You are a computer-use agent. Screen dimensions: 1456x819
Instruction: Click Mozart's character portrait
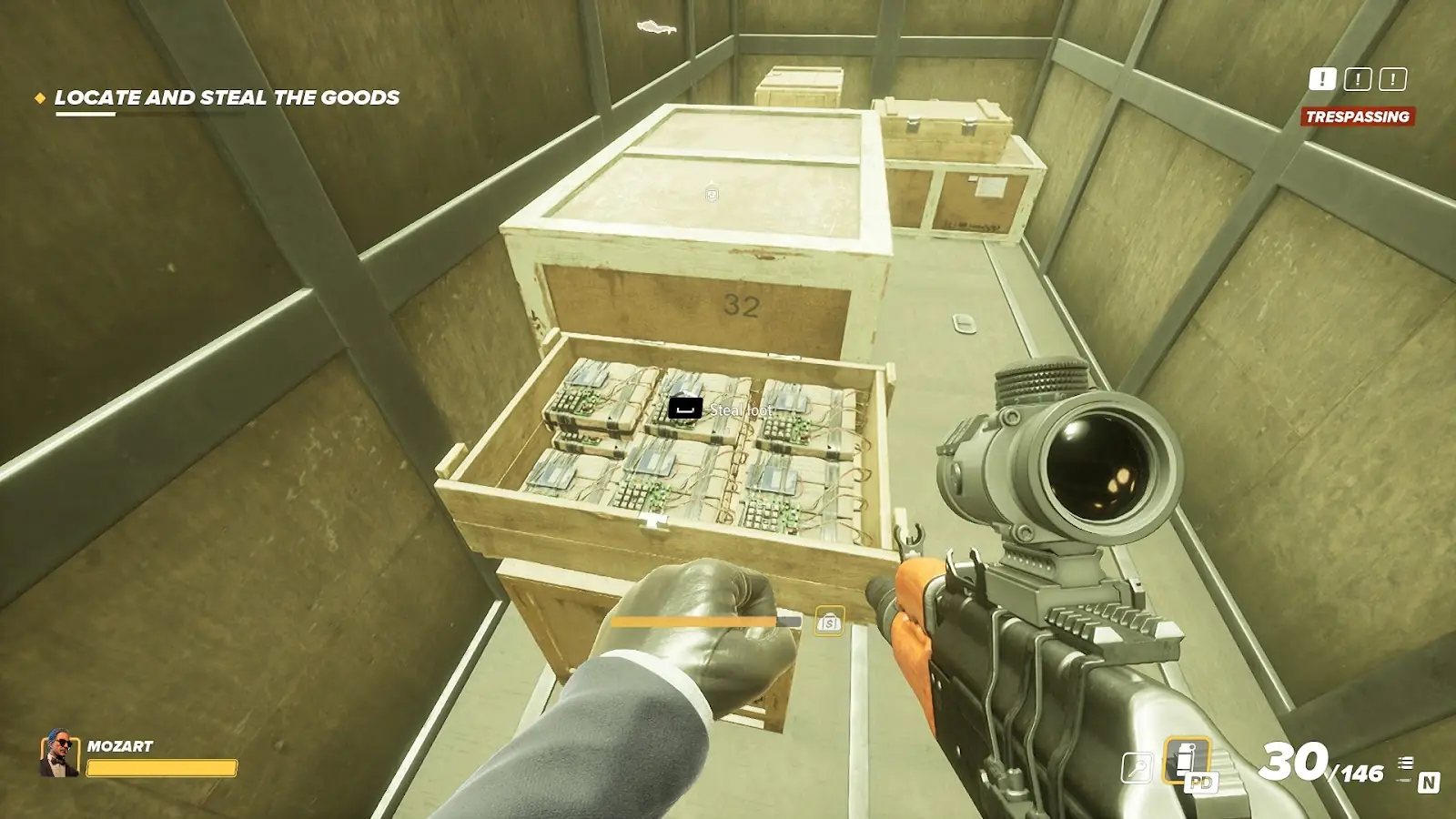(x=59, y=753)
